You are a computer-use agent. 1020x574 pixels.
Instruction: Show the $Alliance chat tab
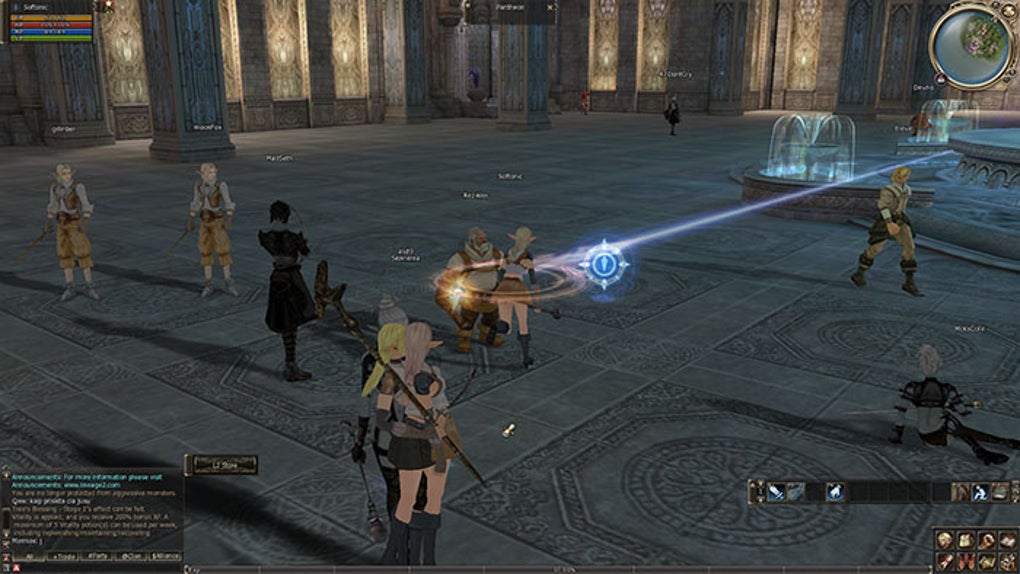coord(165,557)
